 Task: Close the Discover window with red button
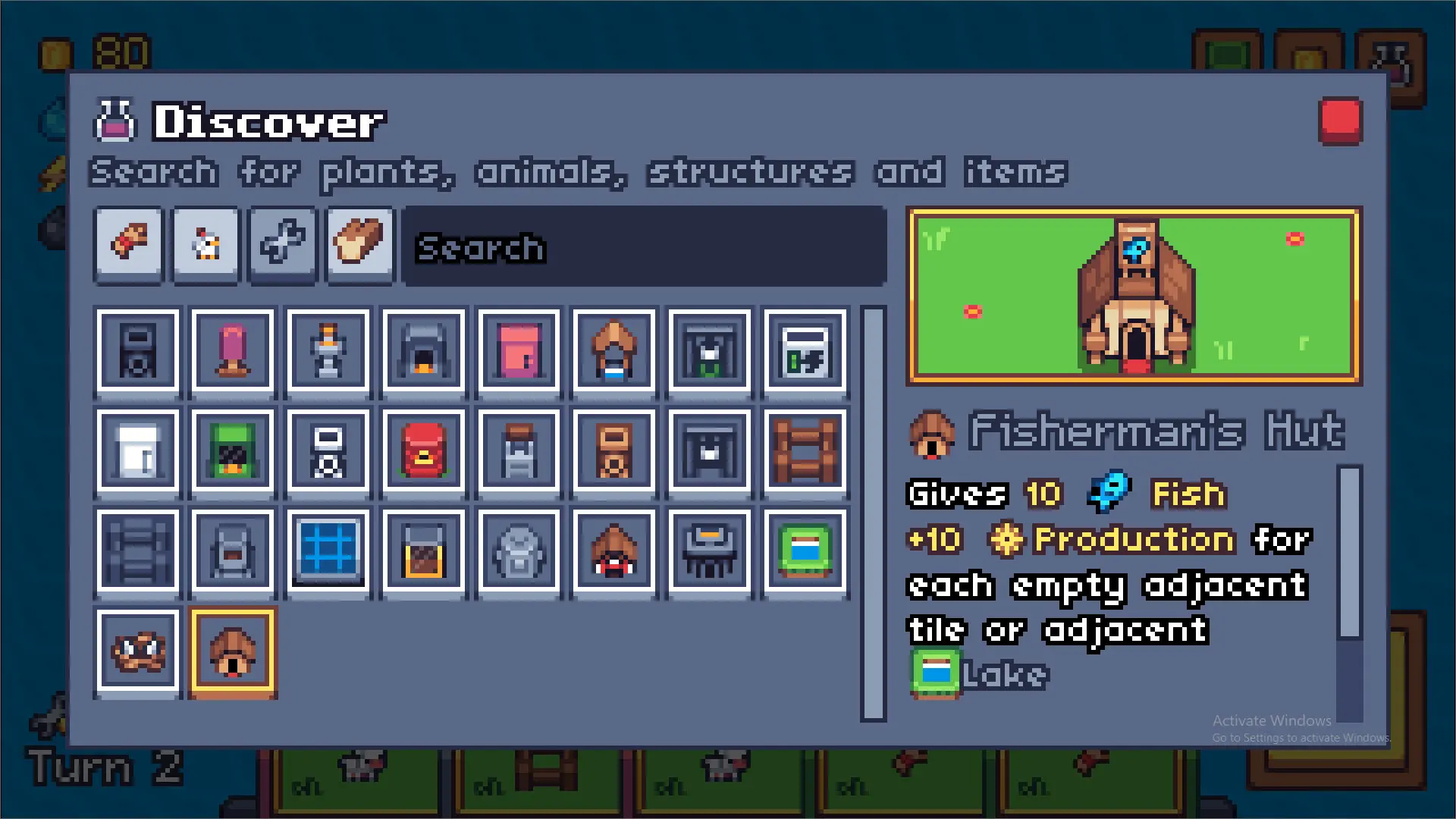click(x=1340, y=120)
